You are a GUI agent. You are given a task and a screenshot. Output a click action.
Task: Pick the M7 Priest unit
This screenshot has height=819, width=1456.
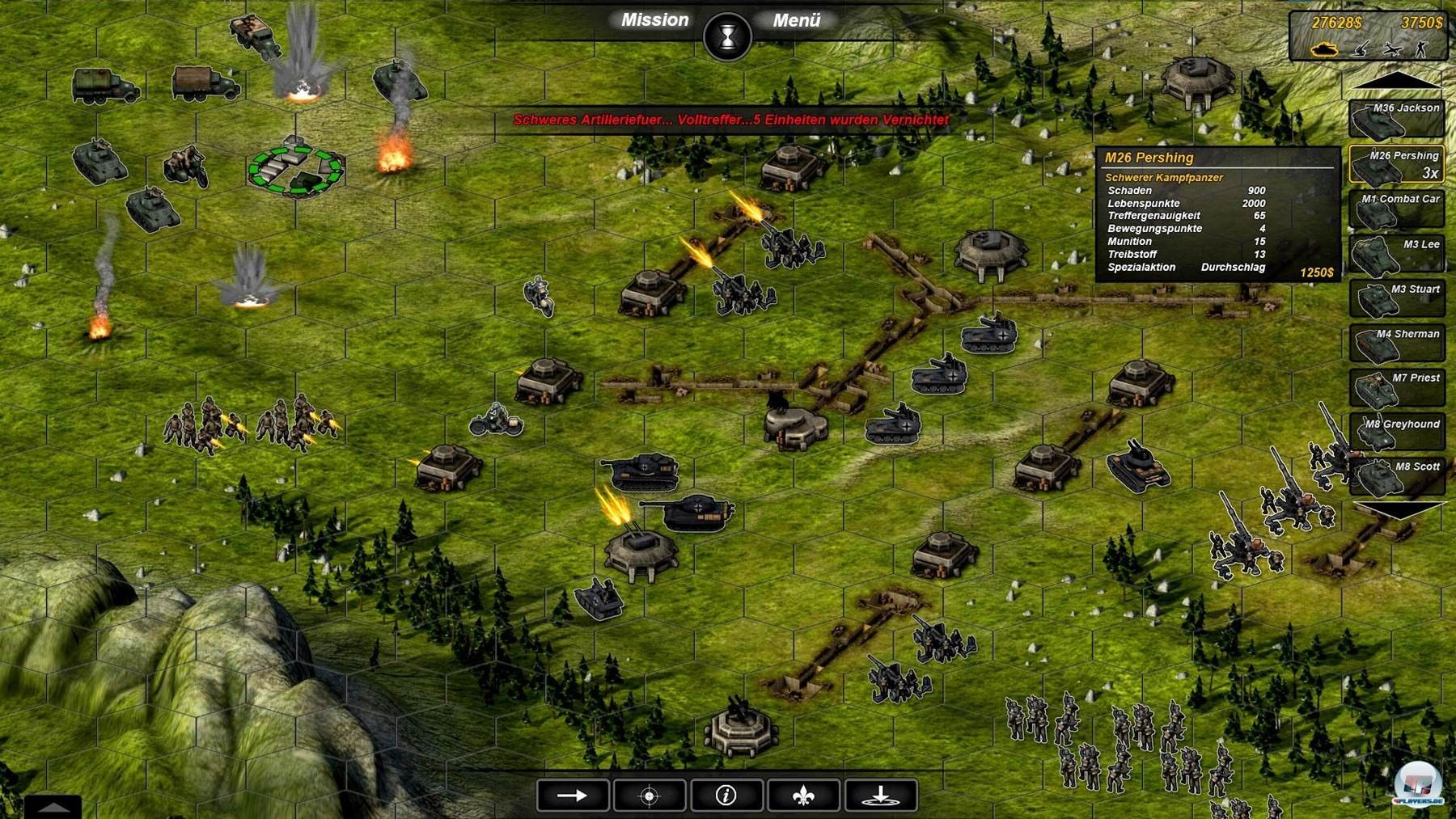coord(1396,387)
